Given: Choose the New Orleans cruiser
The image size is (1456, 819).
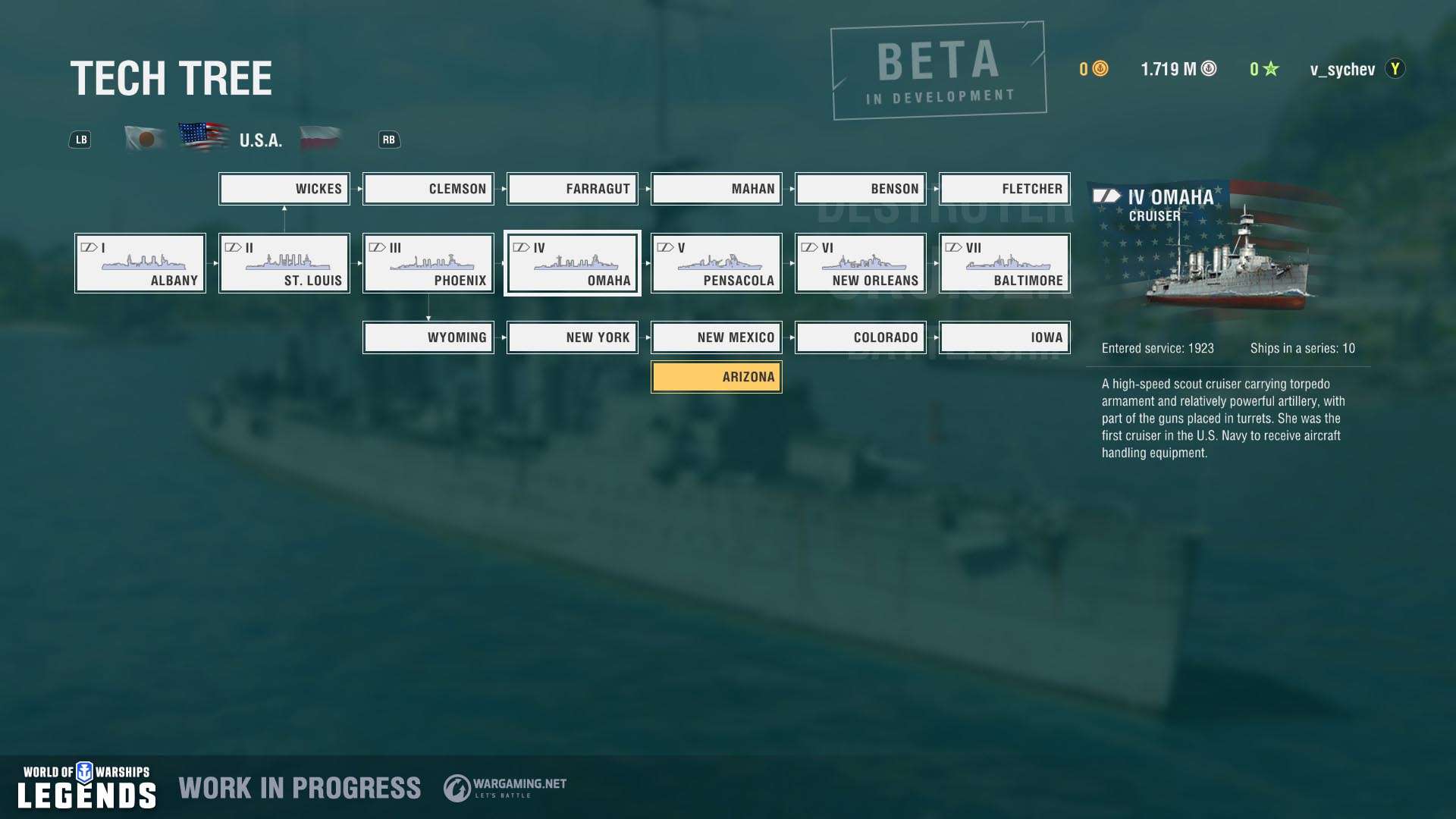Looking at the screenshot, I should pyautogui.click(x=861, y=263).
